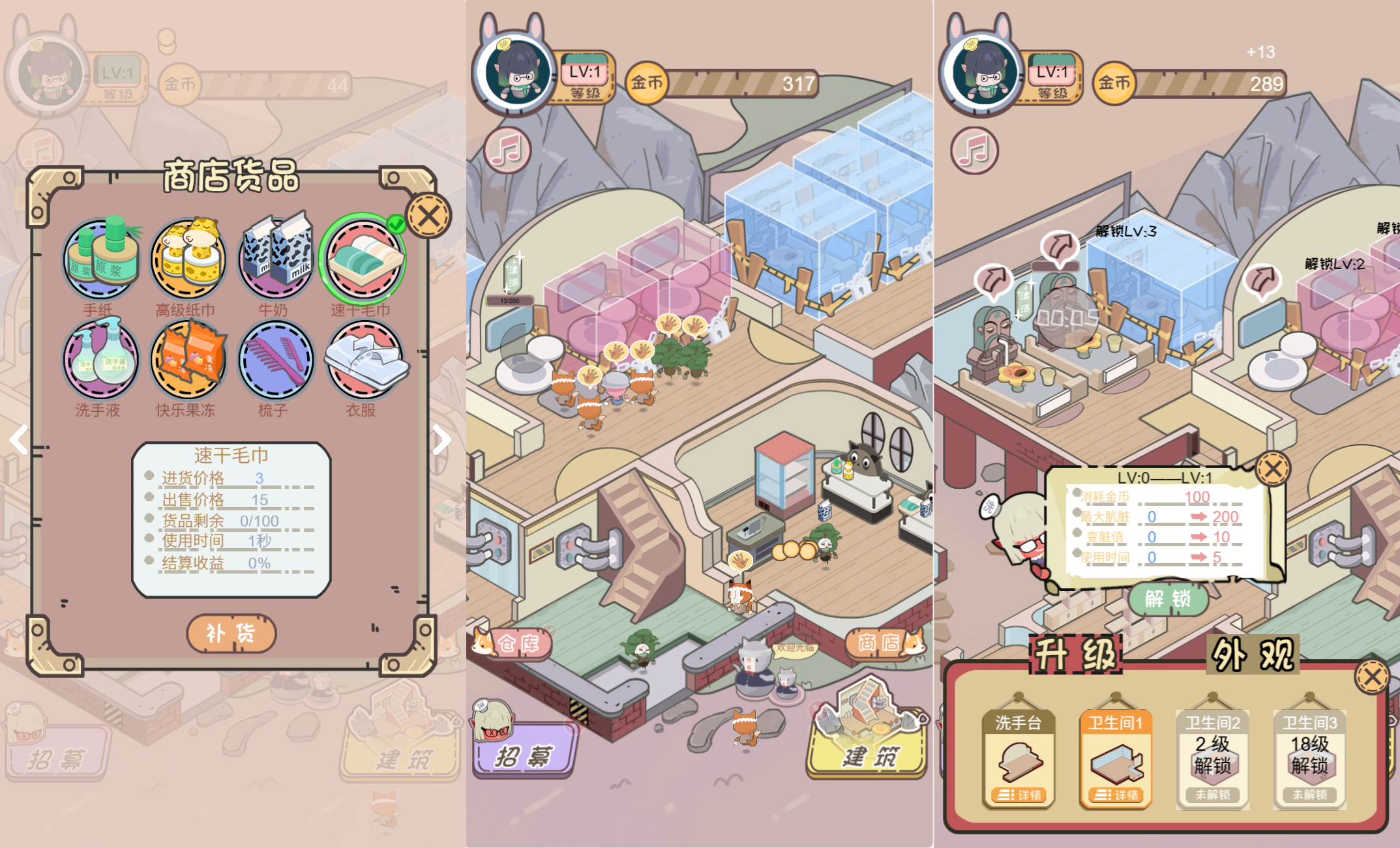Confirm with the green 解锁 unlock button
The image size is (1400, 848).
point(1168,598)
